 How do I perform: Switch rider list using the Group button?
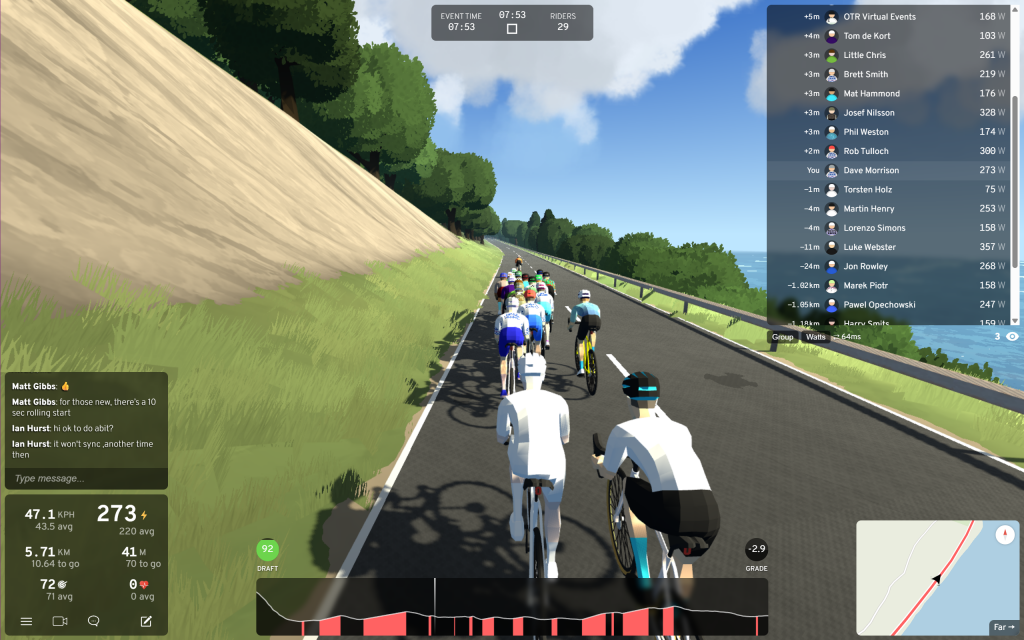click(783, 337)
